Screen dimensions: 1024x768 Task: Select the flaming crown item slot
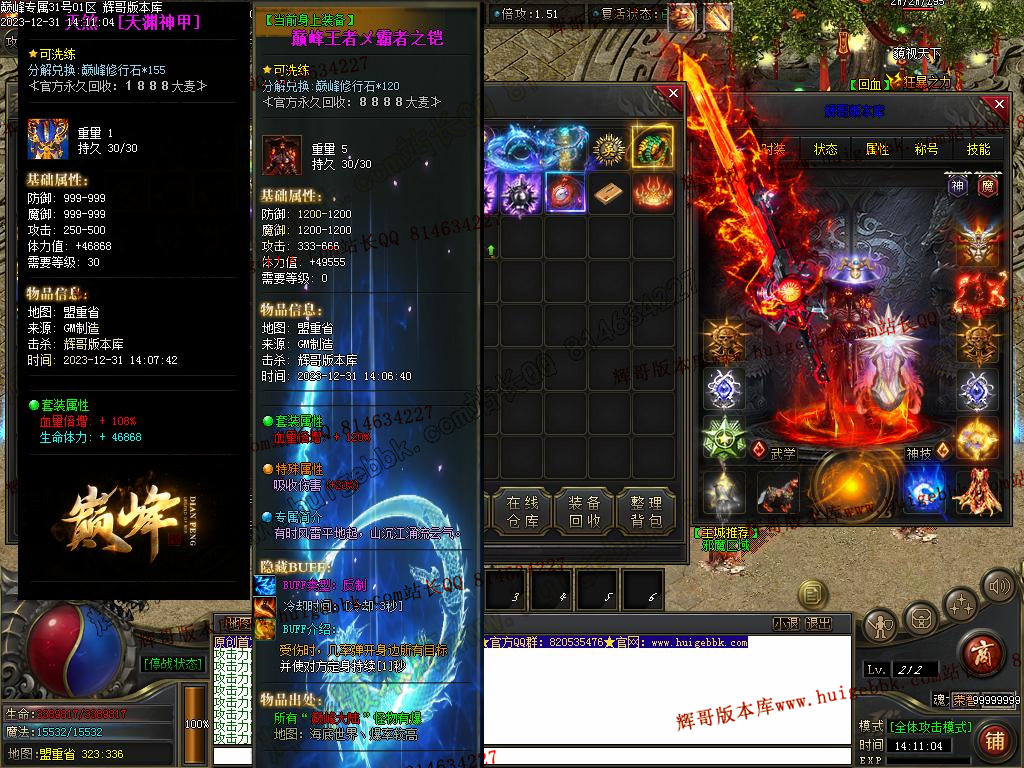[652, 192]
